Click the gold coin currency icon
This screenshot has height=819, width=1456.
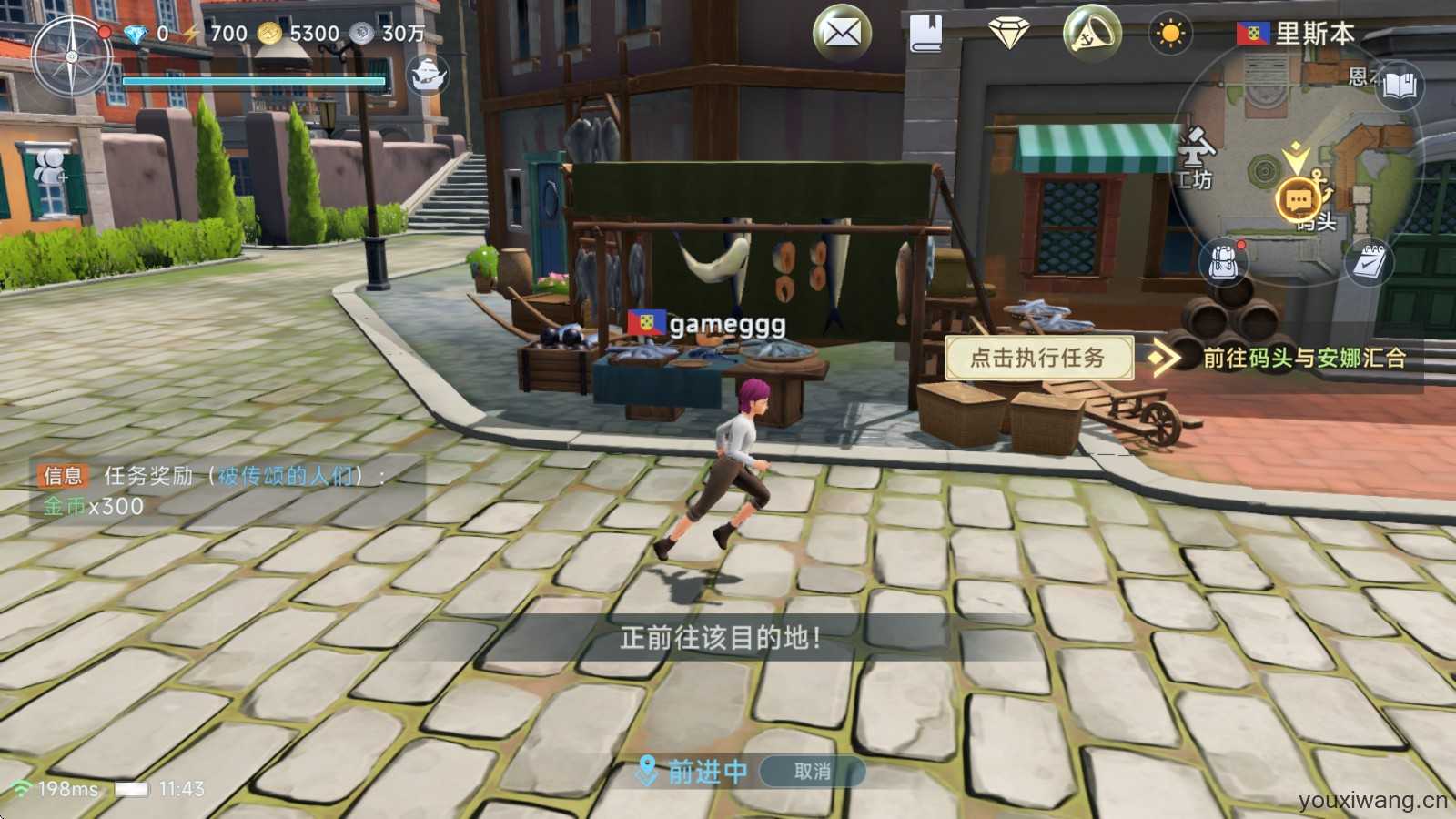click(x=269, y=34)
